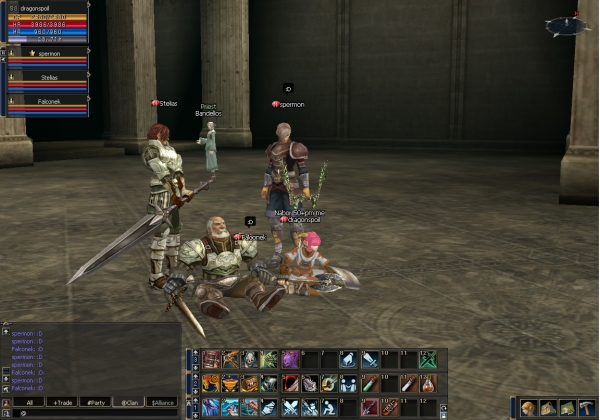The width and height of the screenshot is (600, 420).
Task: Open the +Trade chat tab
Action: (x=65, y=402)
